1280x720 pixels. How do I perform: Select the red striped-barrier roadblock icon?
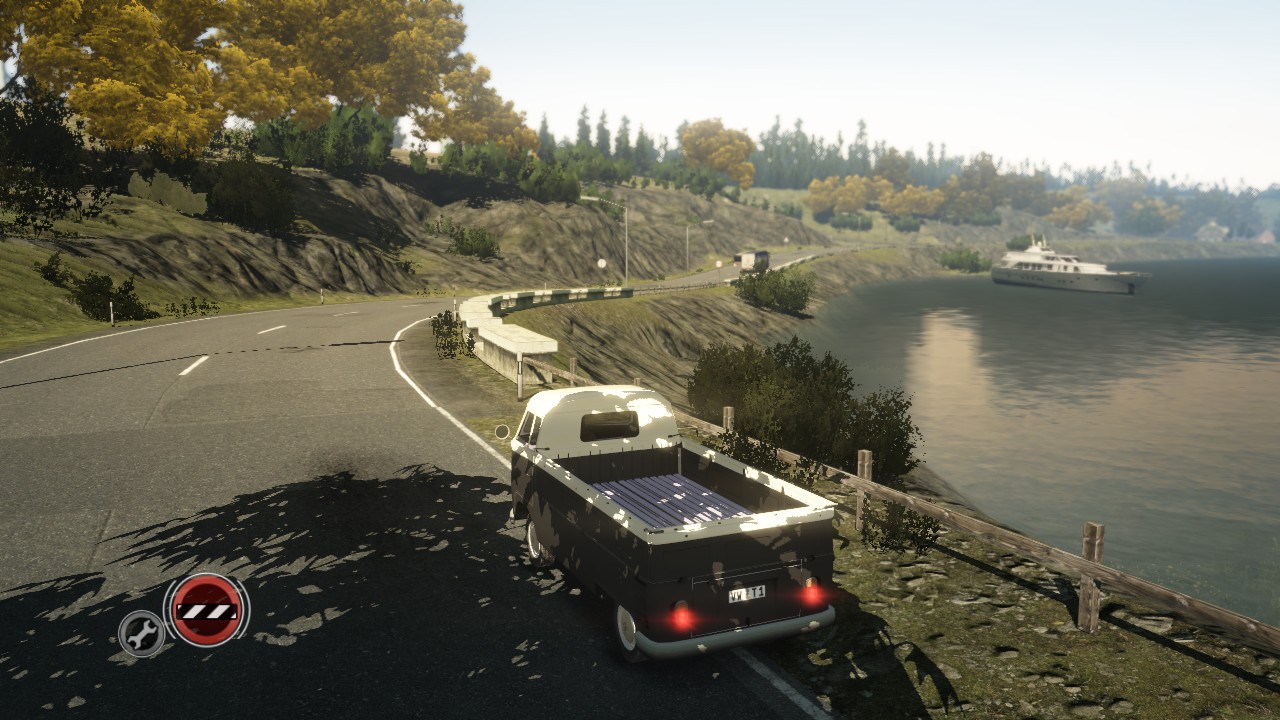point(207,610)
